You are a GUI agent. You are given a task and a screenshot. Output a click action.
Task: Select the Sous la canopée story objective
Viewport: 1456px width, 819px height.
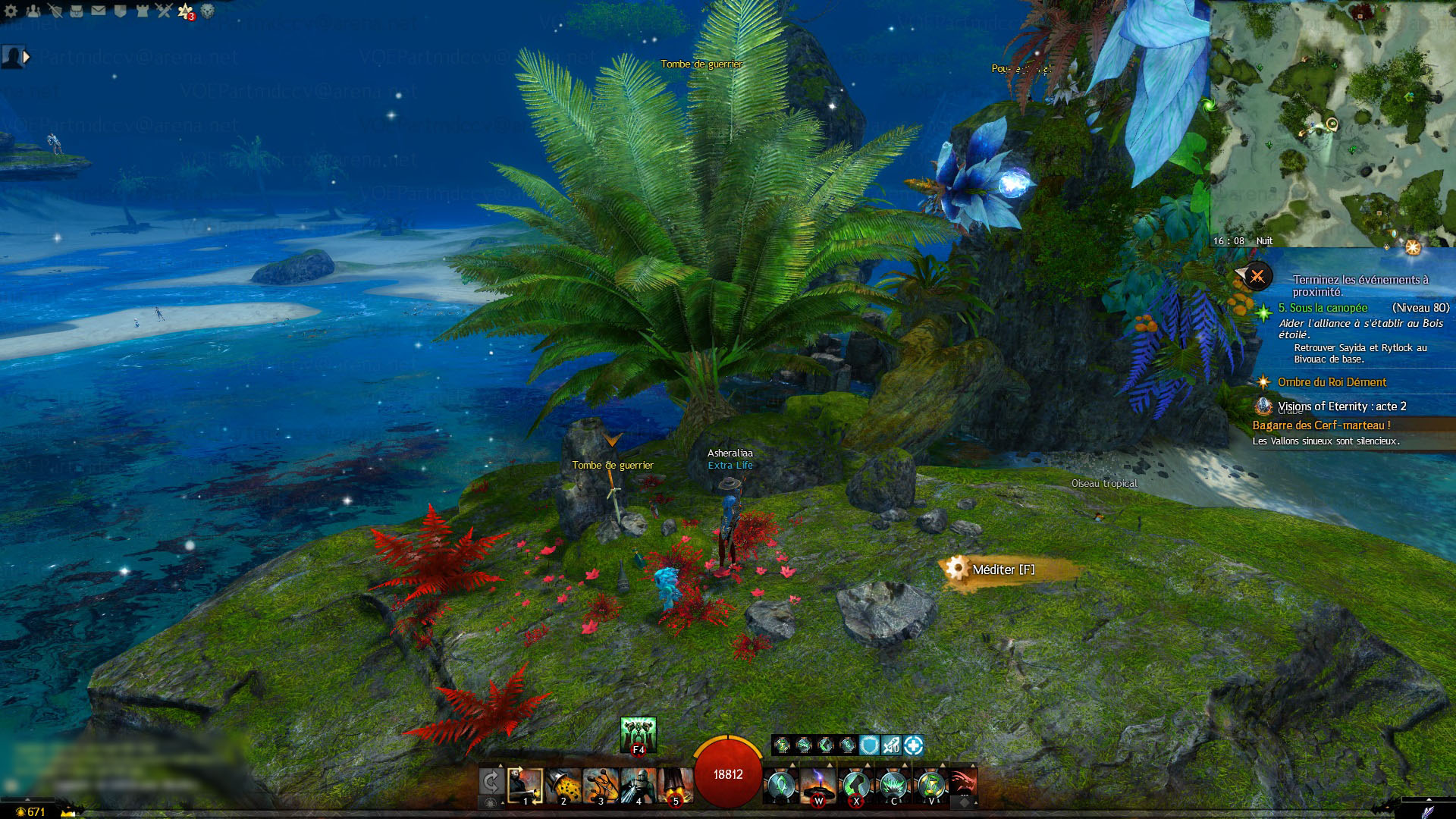[x=1323, y=308]
